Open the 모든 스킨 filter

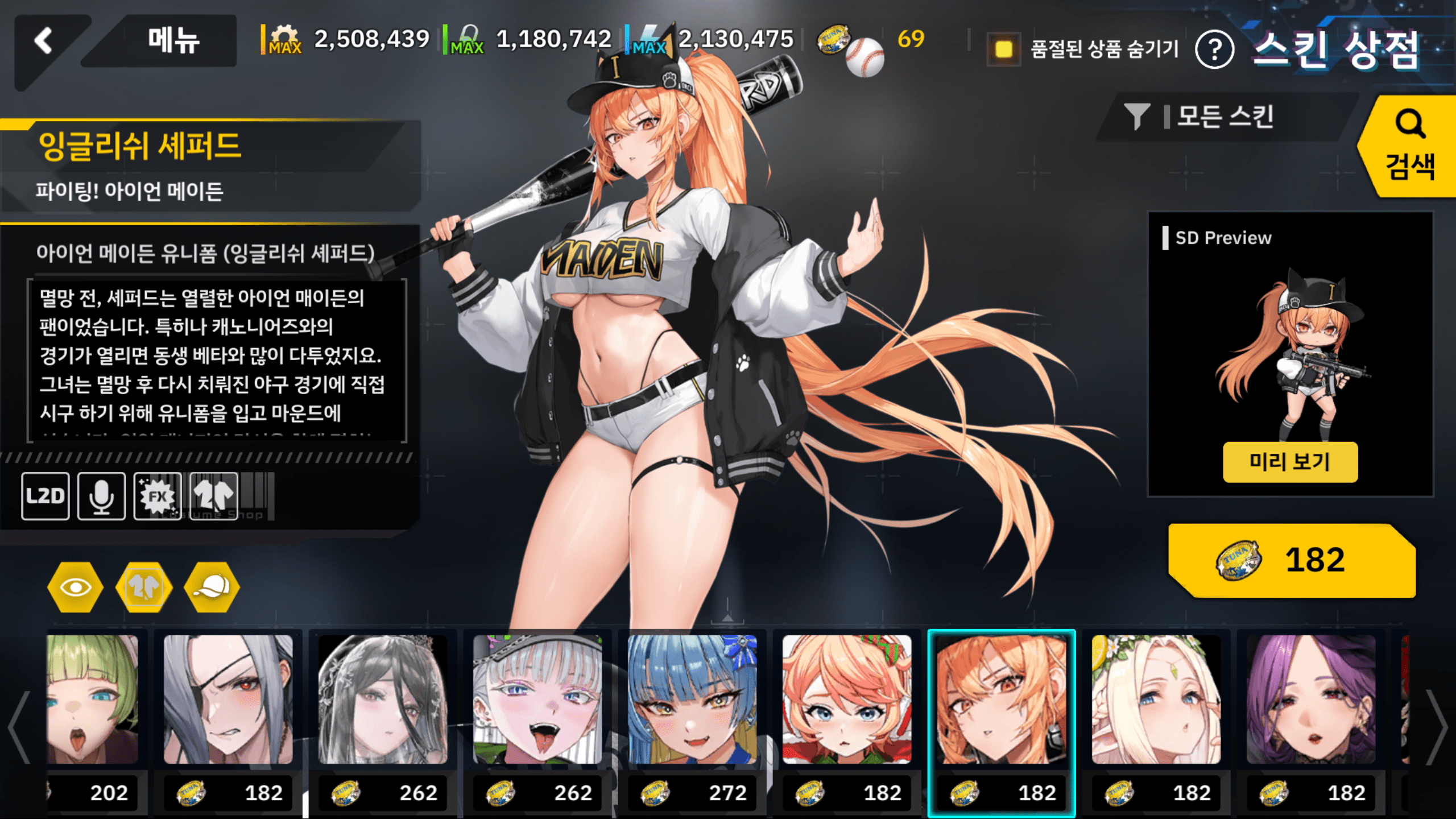[x=1223, y=117]
